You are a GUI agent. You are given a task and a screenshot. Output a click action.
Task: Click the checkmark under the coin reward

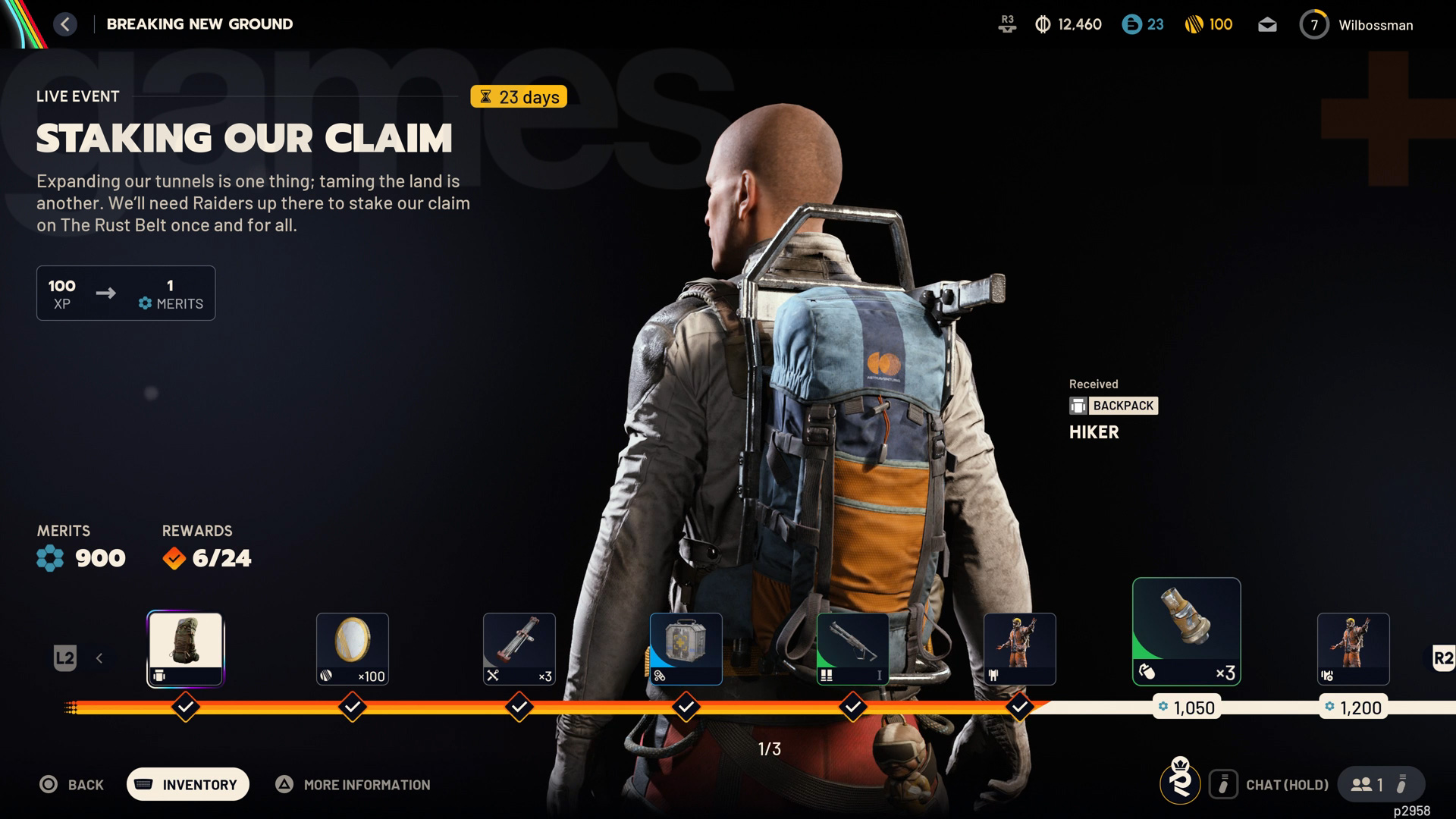coord(352,706)
